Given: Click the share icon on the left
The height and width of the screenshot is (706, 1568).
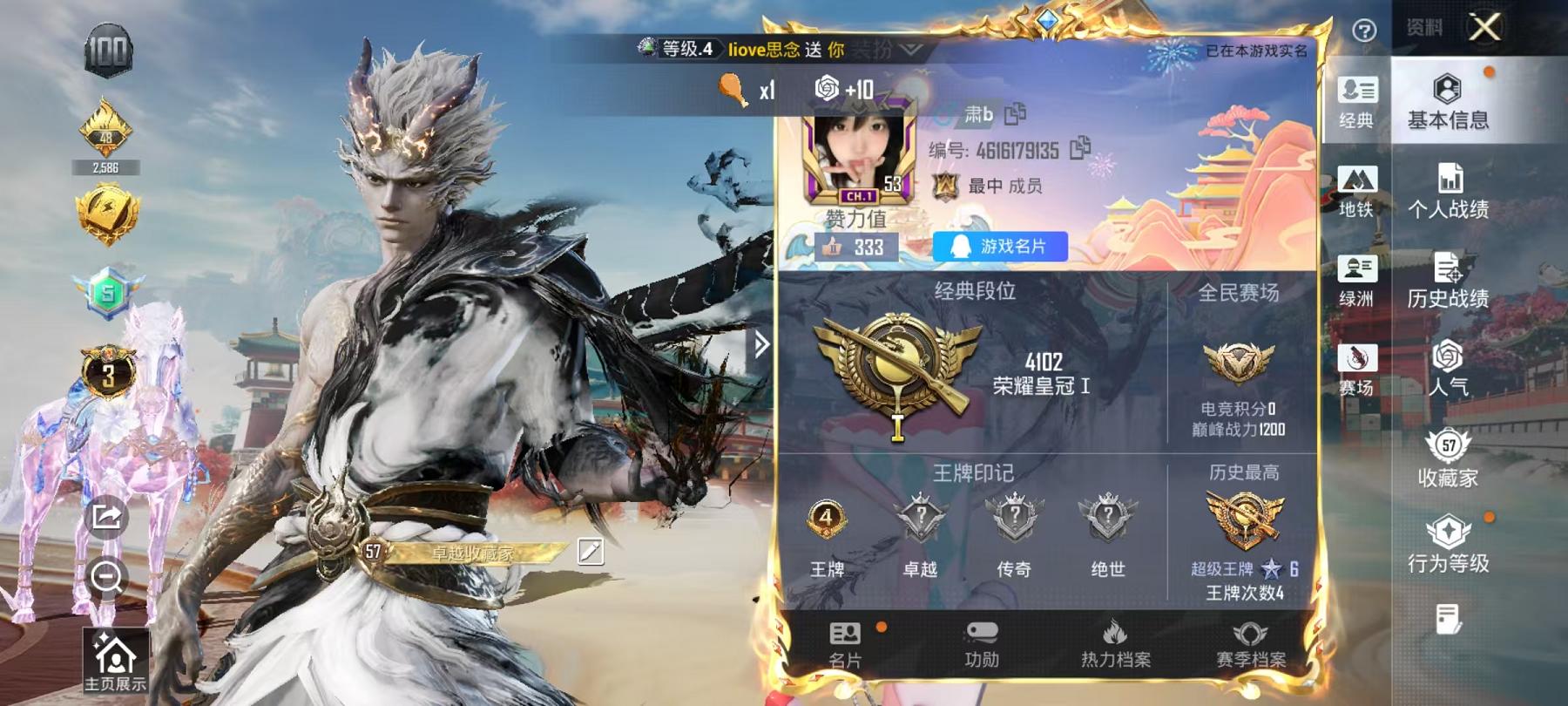Looking at the screenshot, I should point(105,518).
